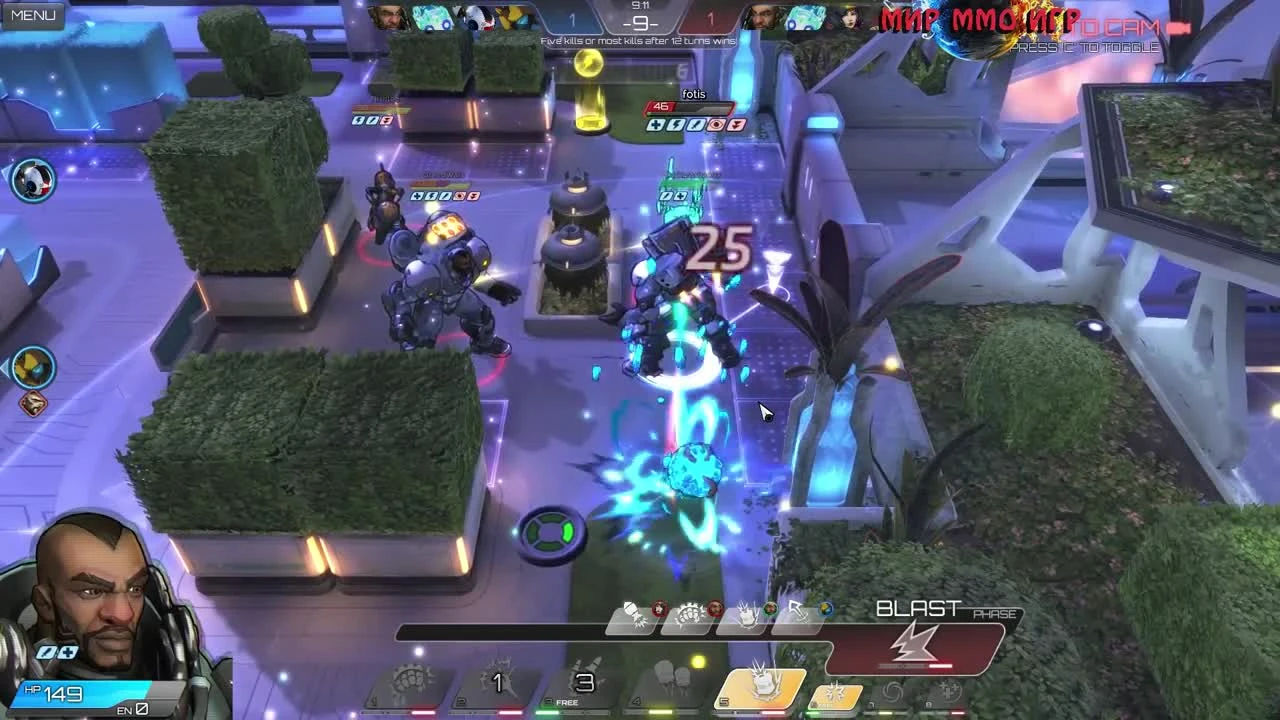Open the MENU in the top-left corner
The height and width of the screenshot is (720, 1280).
point(32,16)
